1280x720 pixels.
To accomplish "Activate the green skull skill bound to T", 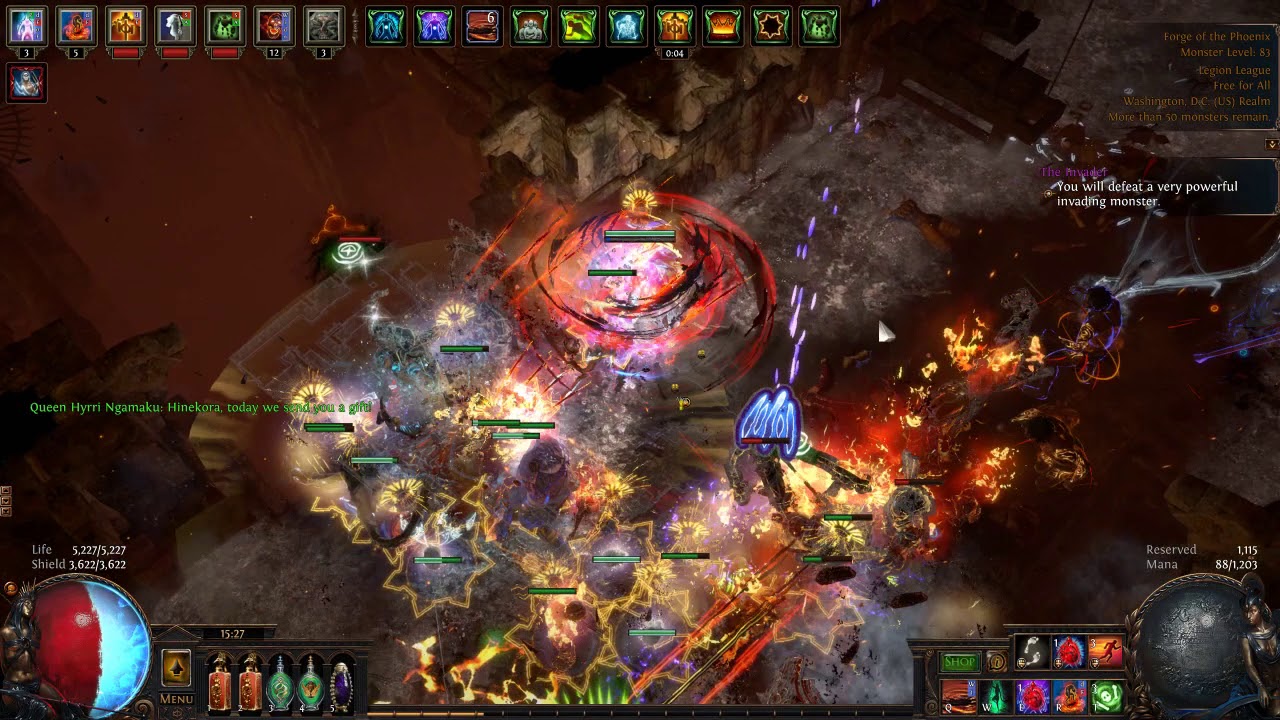I will (x=1106, y=695).
